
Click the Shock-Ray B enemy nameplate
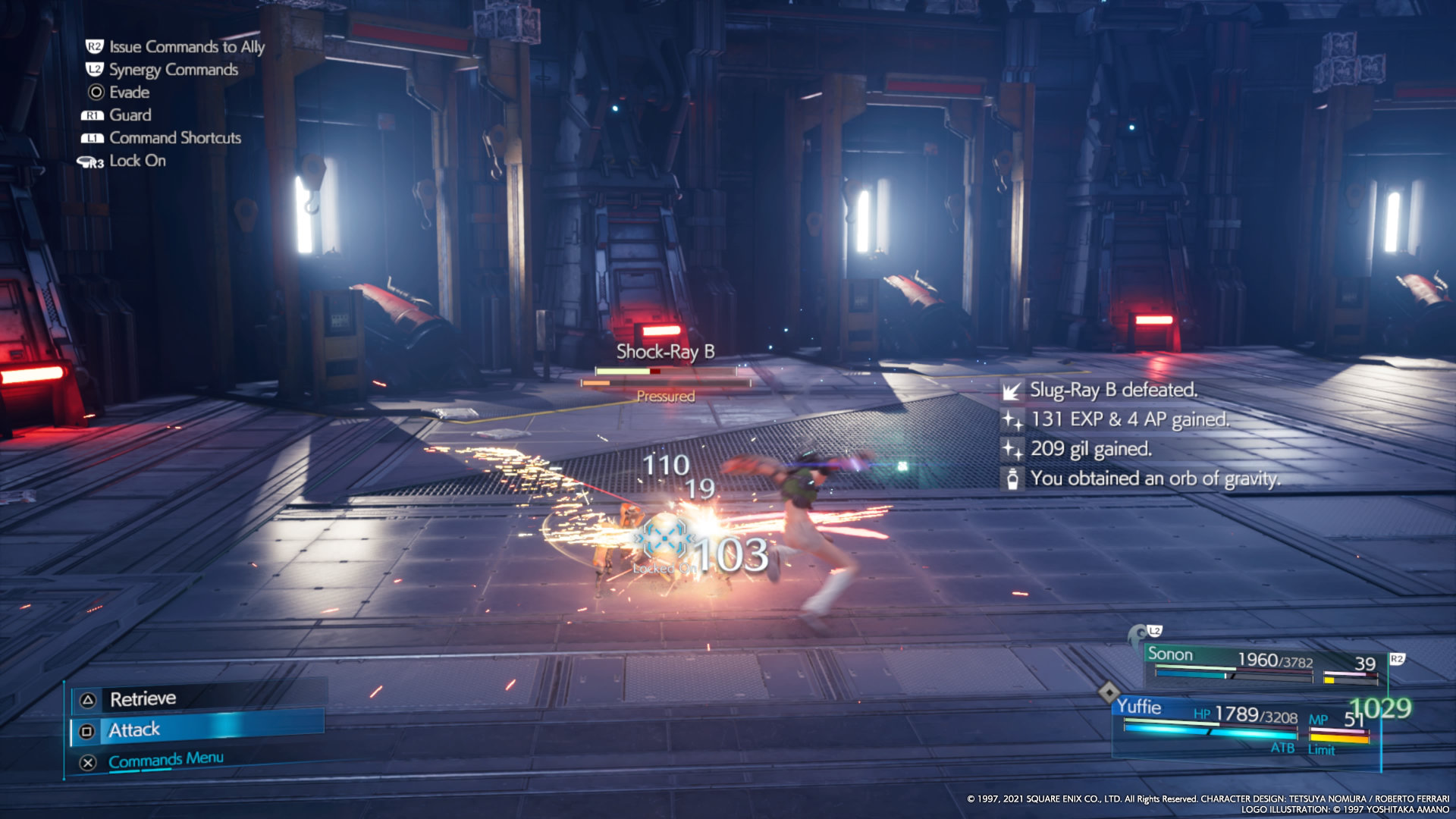click(x=665, y=352)
